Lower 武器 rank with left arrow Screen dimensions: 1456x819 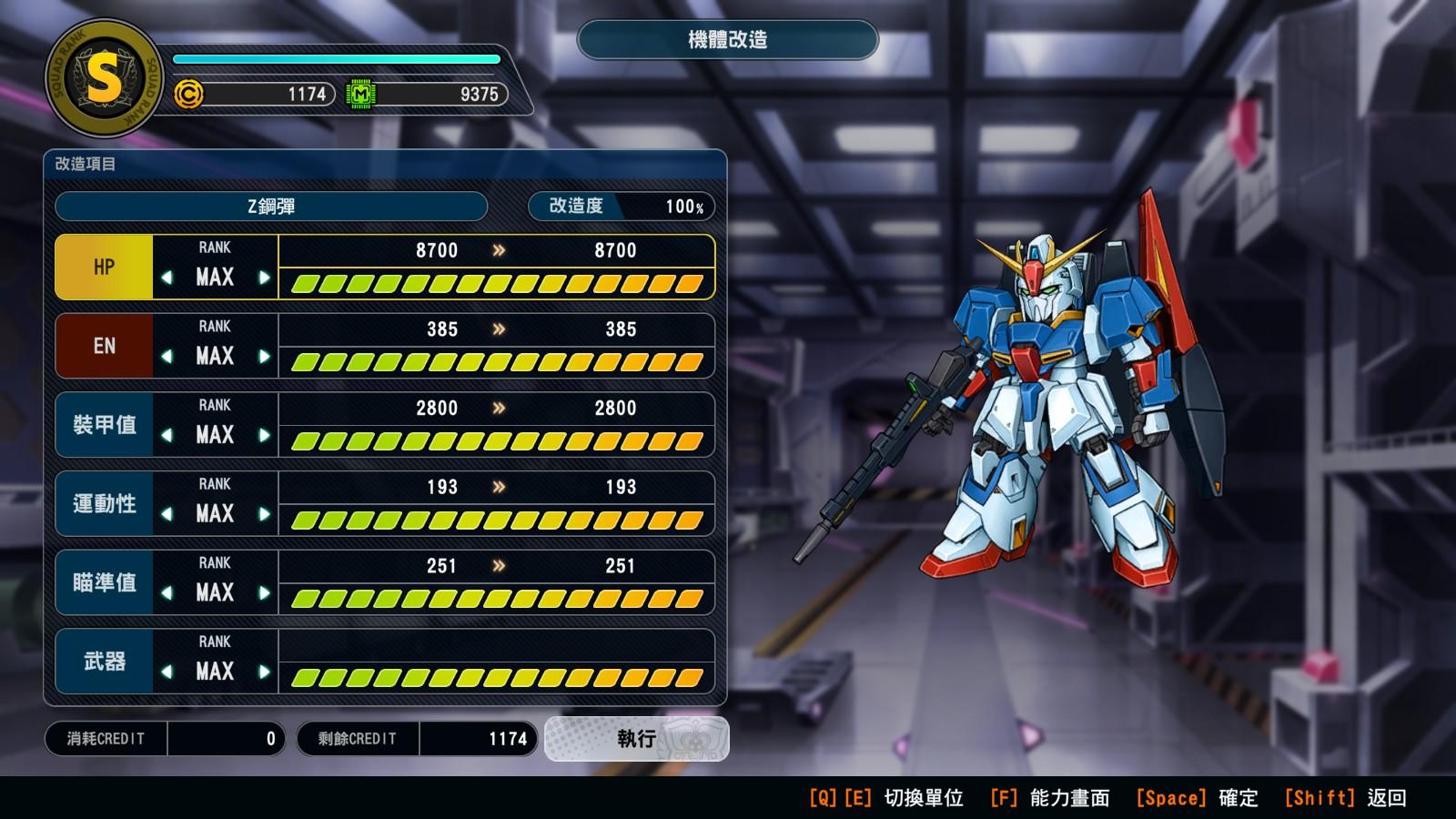(x=167, y=672)
